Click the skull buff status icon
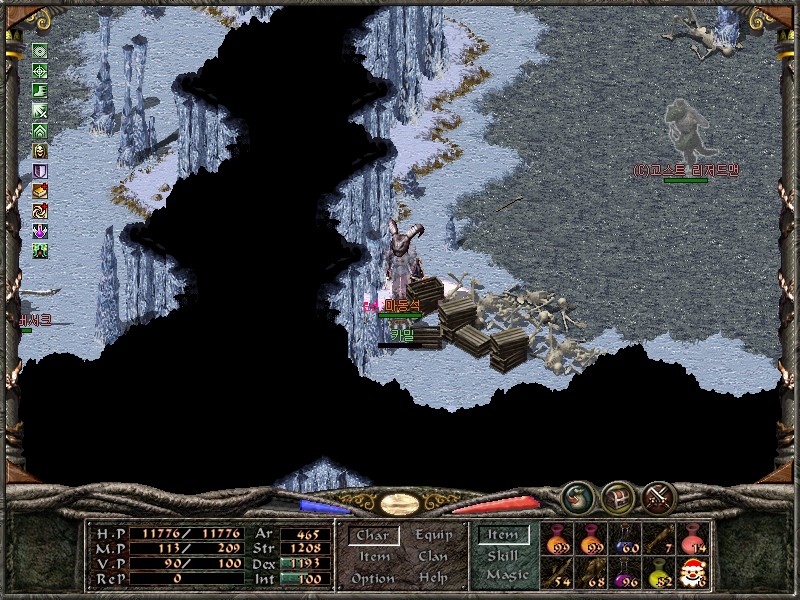The image size is (800, 600). 40,151
